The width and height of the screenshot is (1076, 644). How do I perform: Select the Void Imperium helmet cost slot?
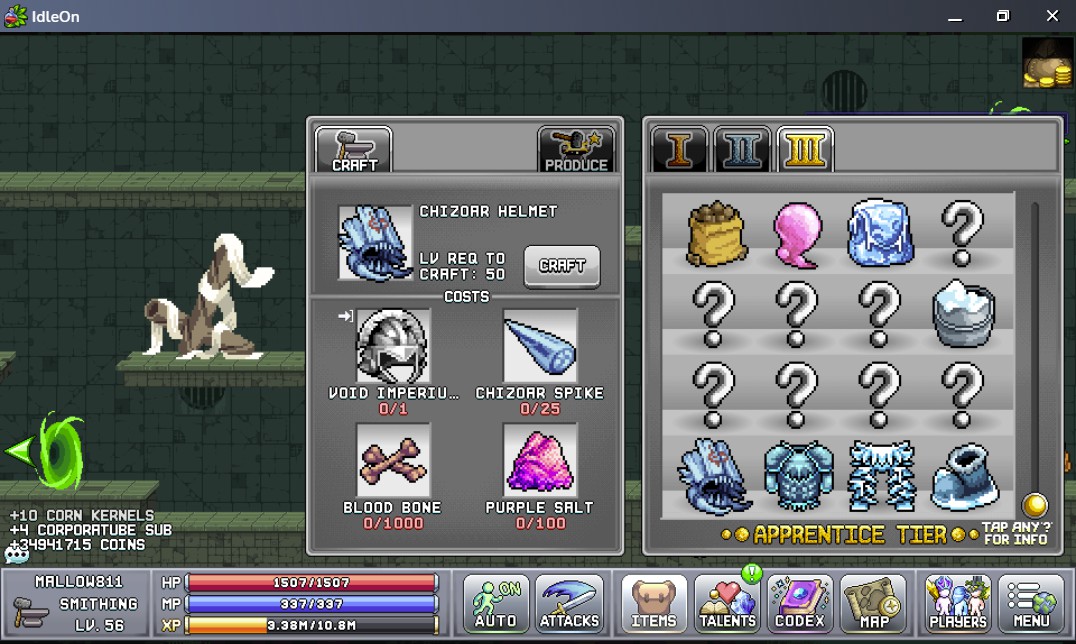394,346
